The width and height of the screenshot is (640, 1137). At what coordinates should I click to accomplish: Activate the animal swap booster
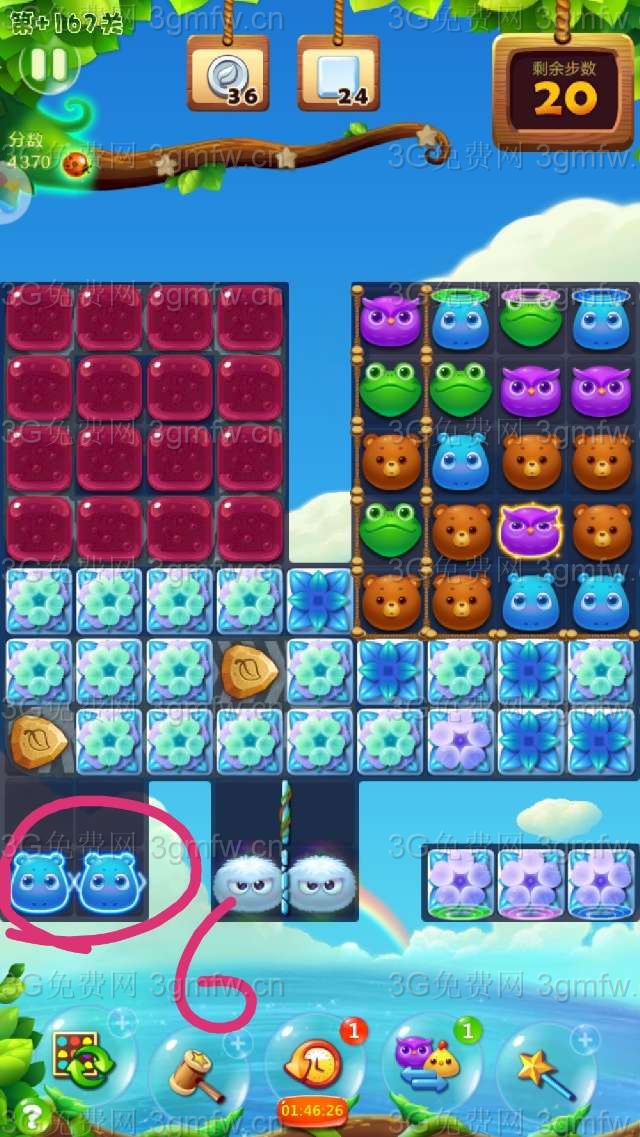pos(430,1061)
